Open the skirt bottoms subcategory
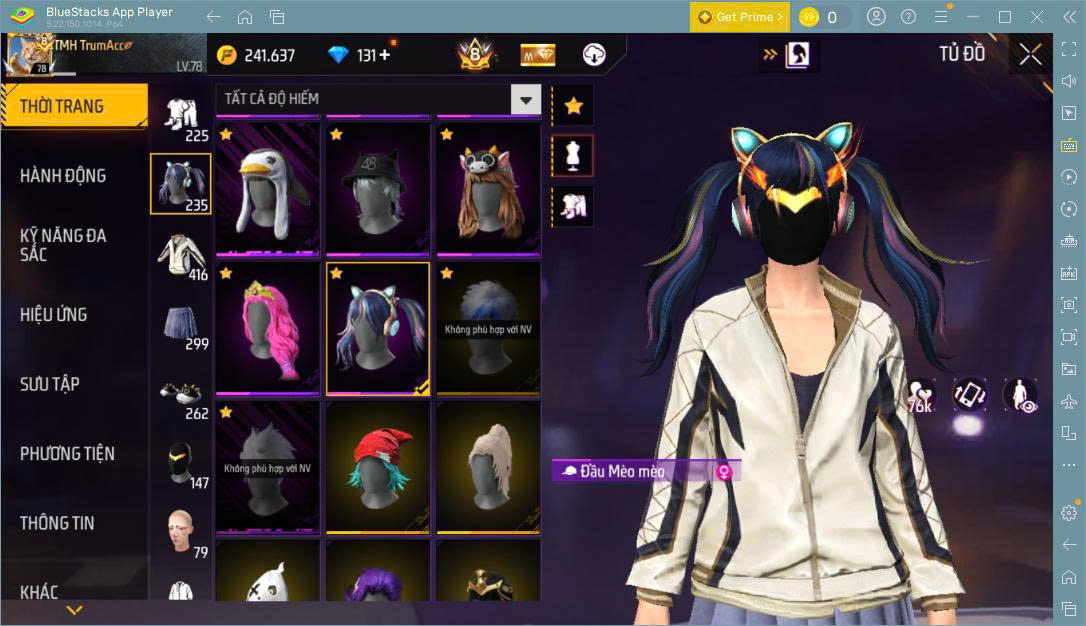The height and width of the screenshot is (626, 1086). (x=180, y=324)
